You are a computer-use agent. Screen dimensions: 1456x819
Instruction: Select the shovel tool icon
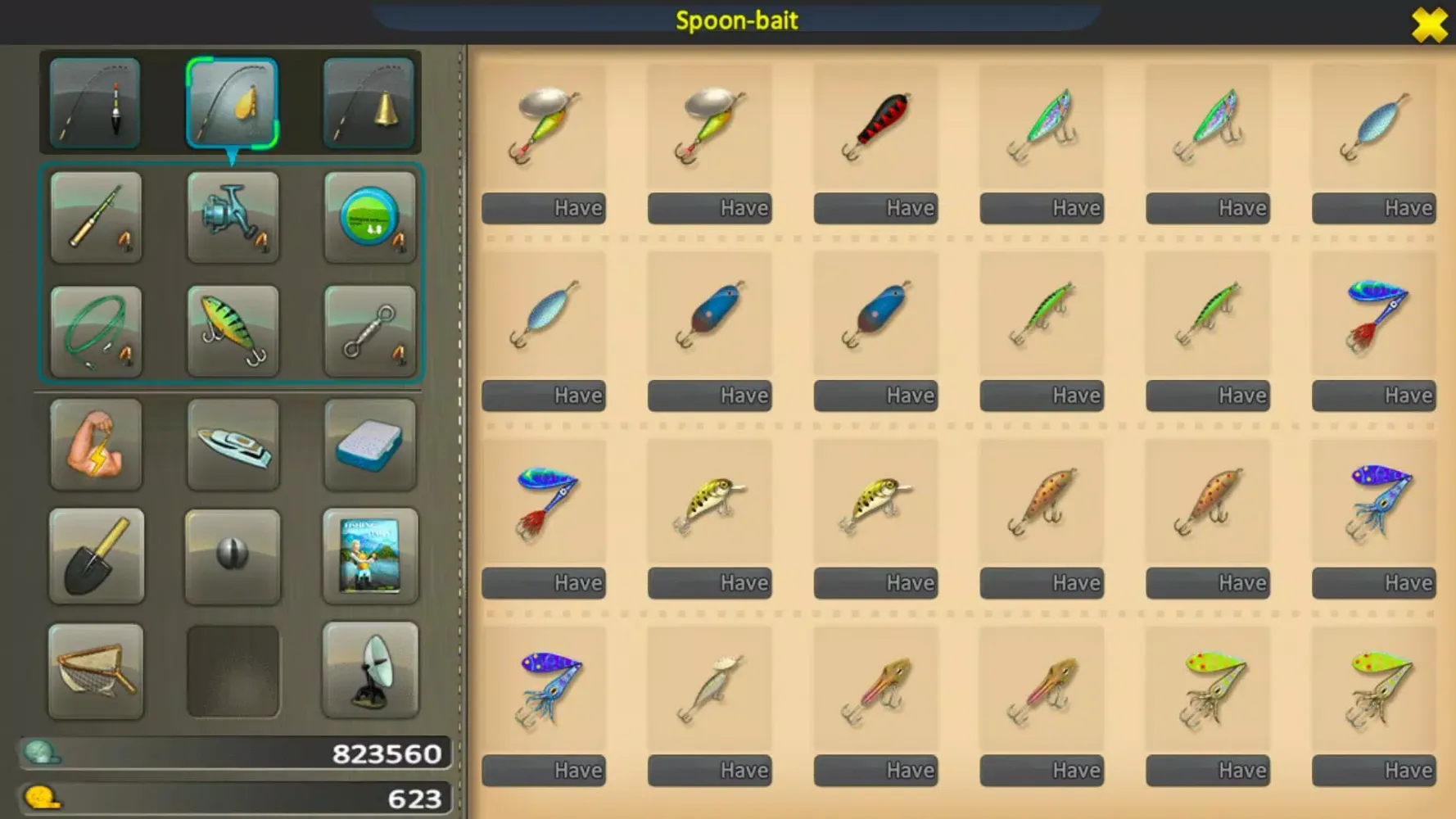(x=96, y=558)
